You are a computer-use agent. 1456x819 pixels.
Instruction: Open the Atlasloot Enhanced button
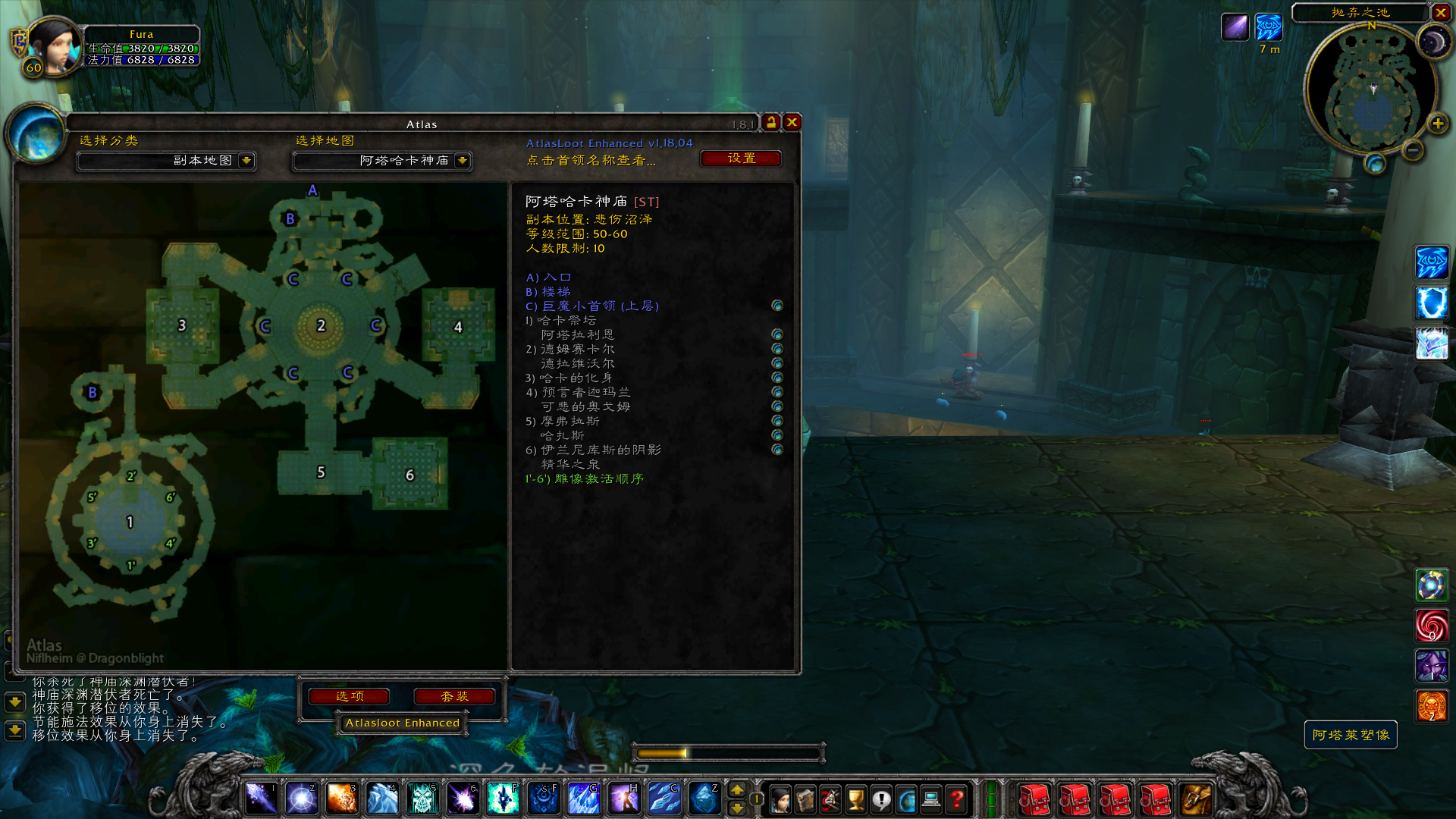pyautogui.click(x=402, y=723)
